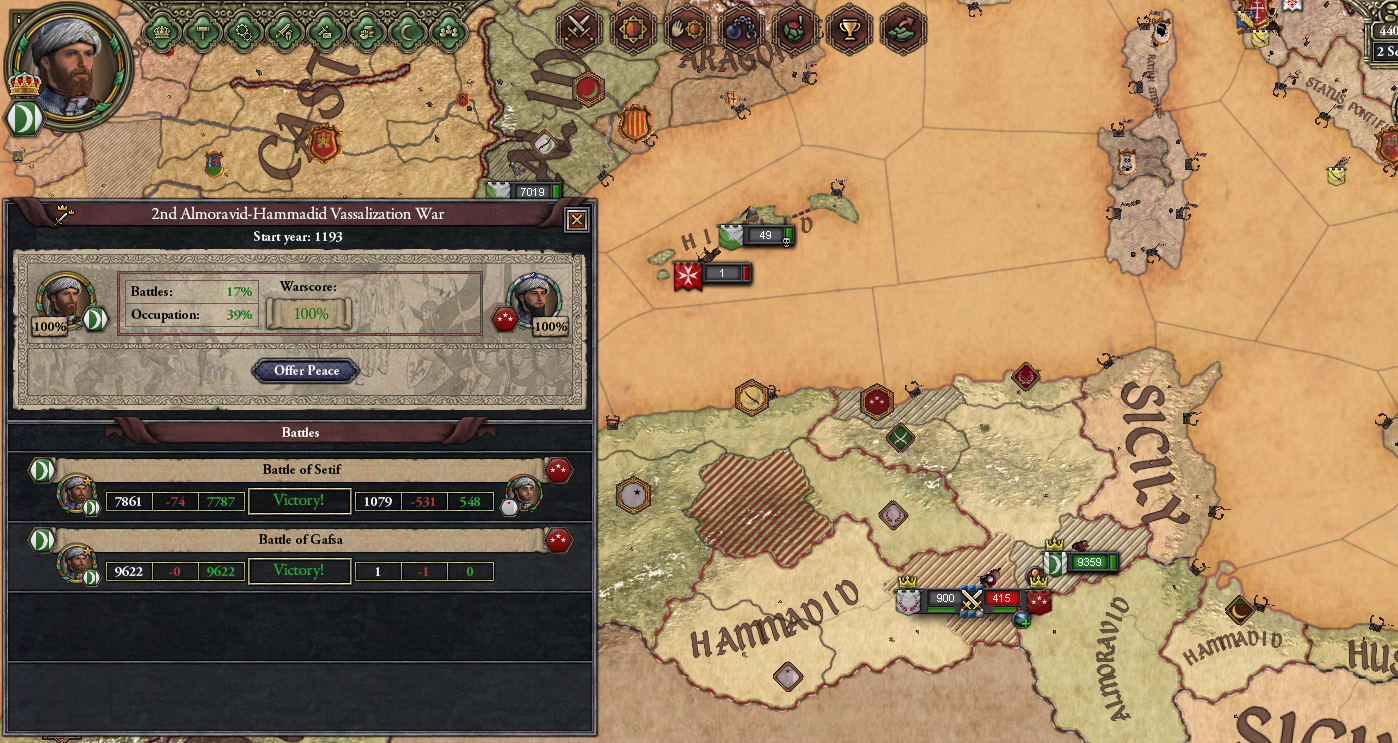Screen dimensions: 1398x743
Task: Open the Battle of Setif details
Action: (x=299, y=470)
